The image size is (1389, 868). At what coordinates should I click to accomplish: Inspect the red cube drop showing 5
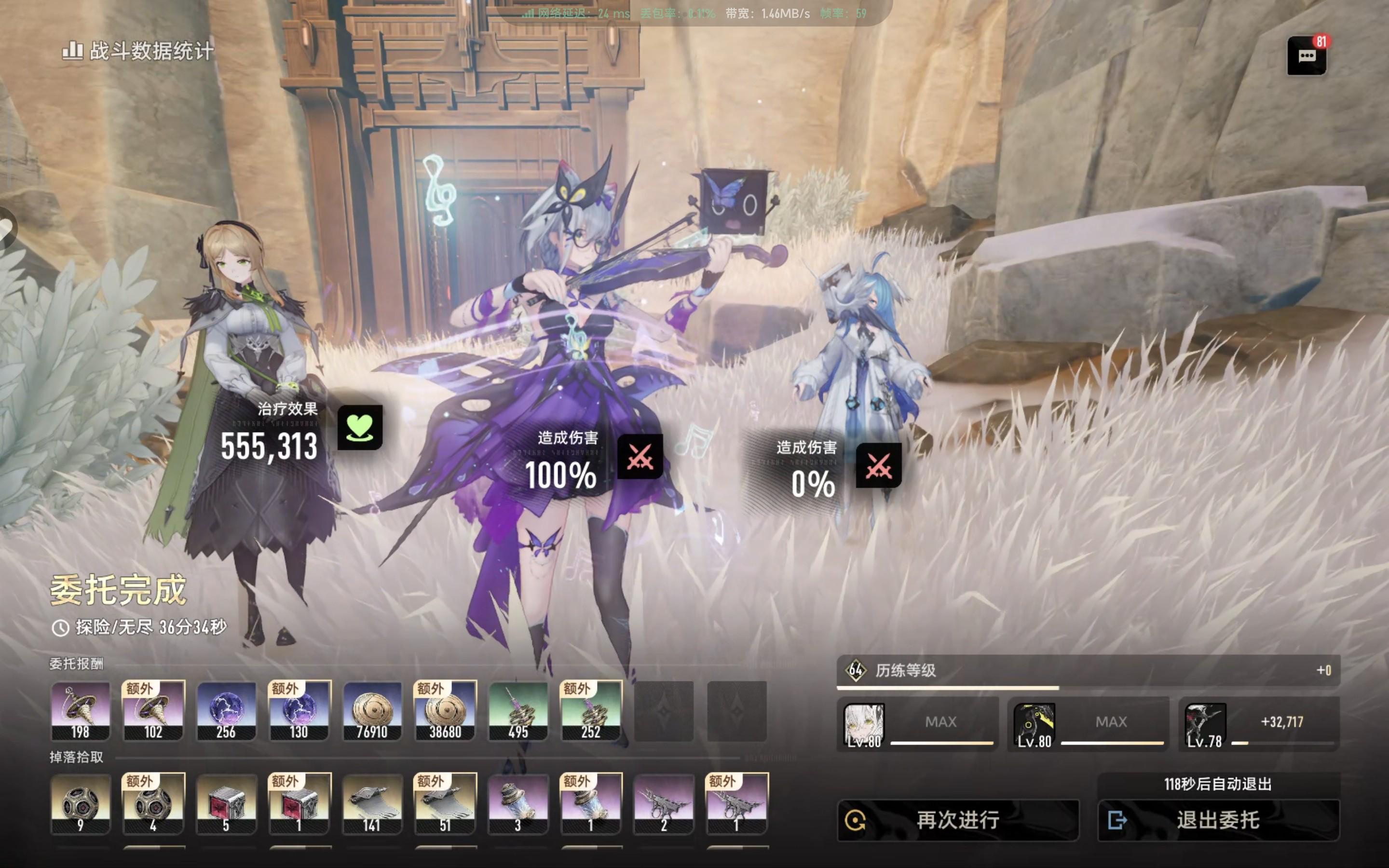pos(226,804)
